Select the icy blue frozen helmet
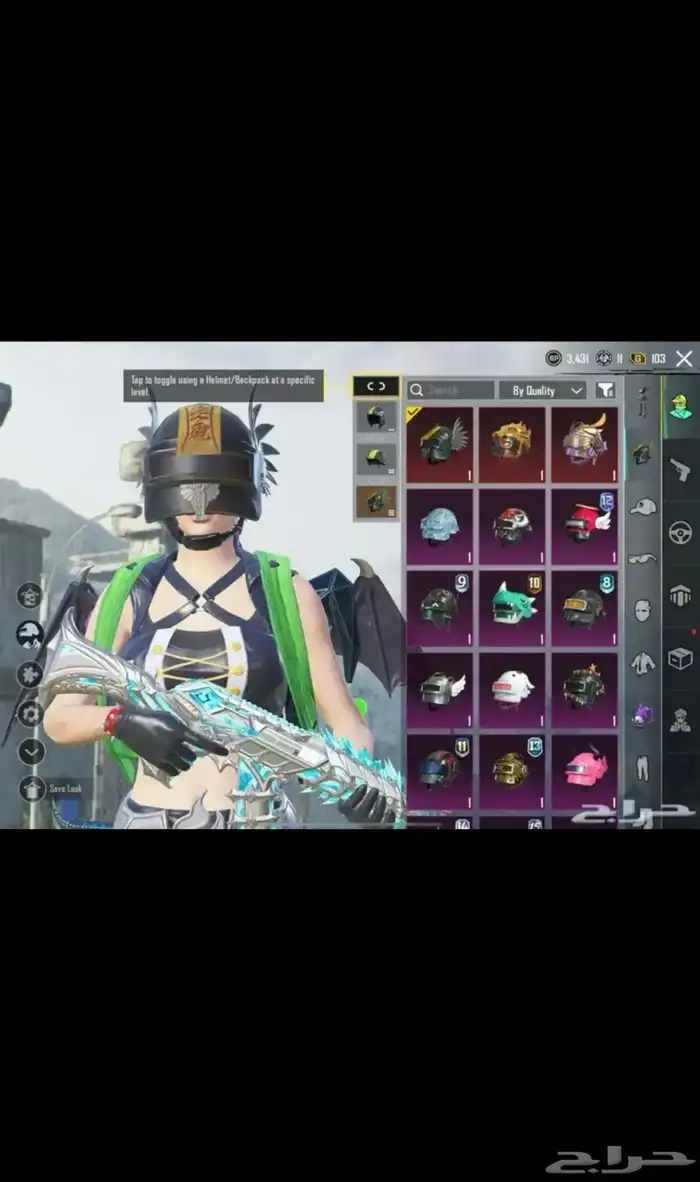Image resolution: width=700 pixels, height=1182 pixels. pyautogui.click(x=440, y=523)
